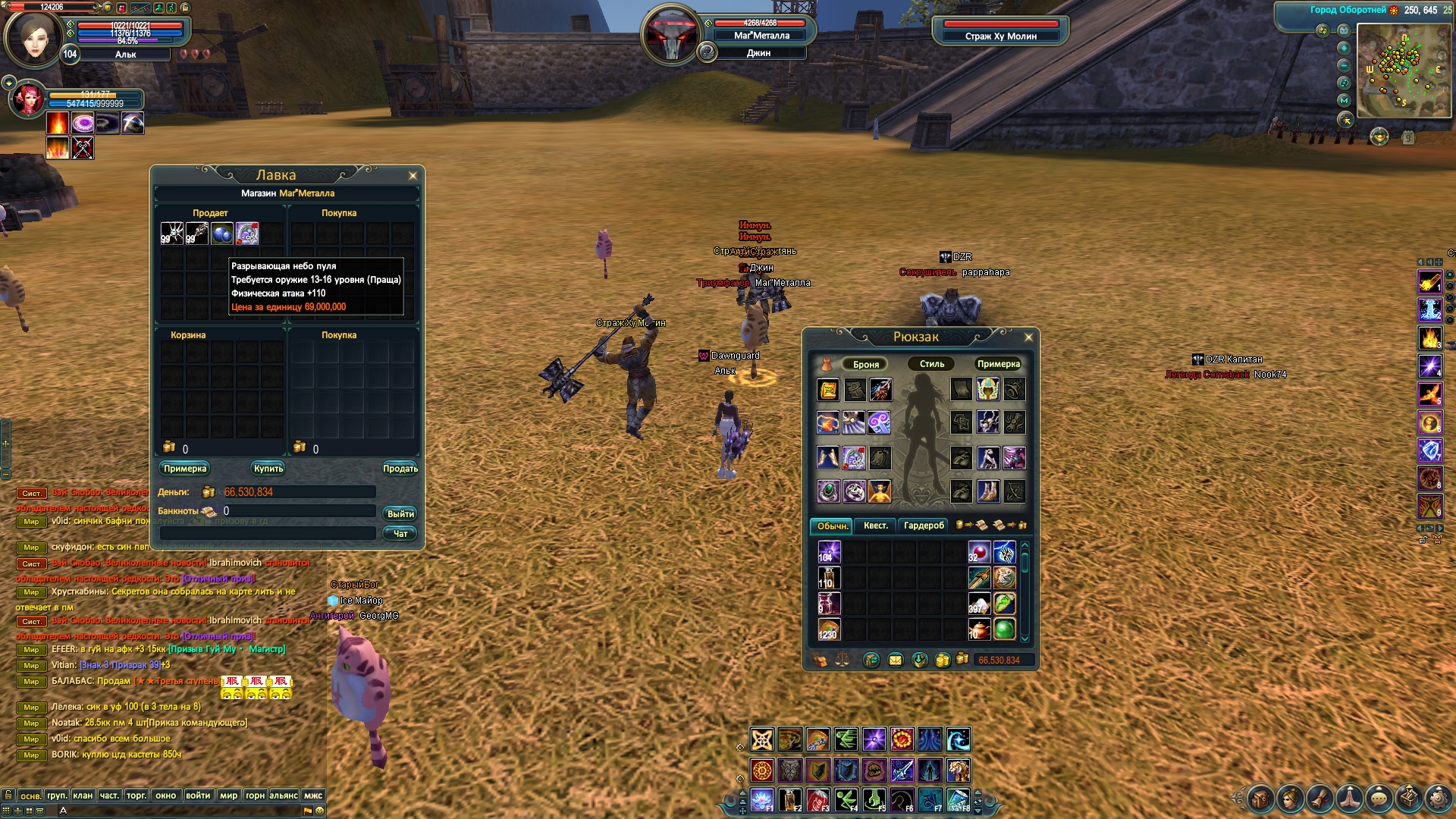The image size is (1456, 819).
Task: Select the green orb item in backpack
Action: click(1004, 629)
